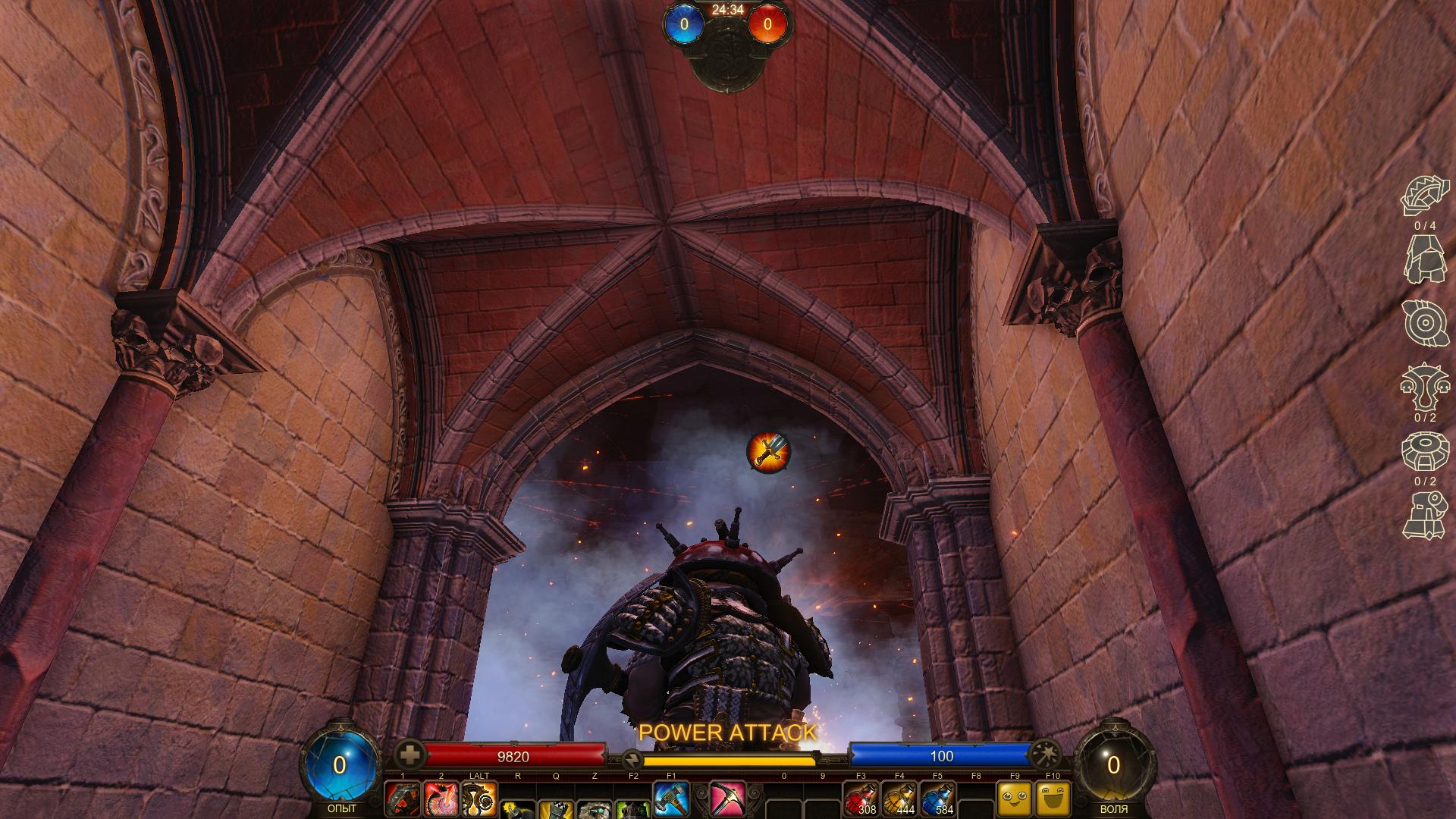Click the plus icon beside health bar
The image size is (1456, 819).
click(410, 755)
